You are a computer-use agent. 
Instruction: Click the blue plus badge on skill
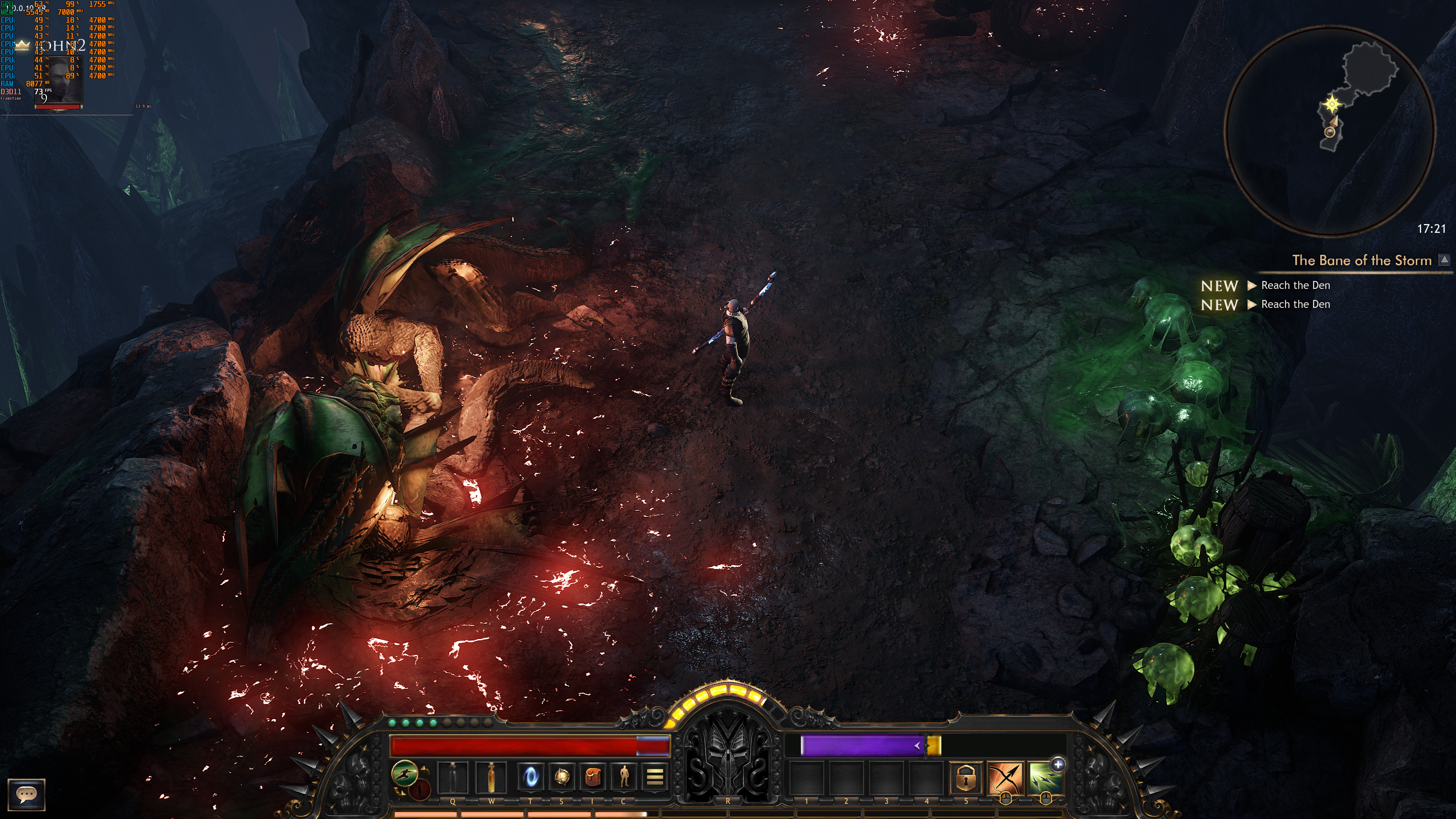[x=1057, y=764]
